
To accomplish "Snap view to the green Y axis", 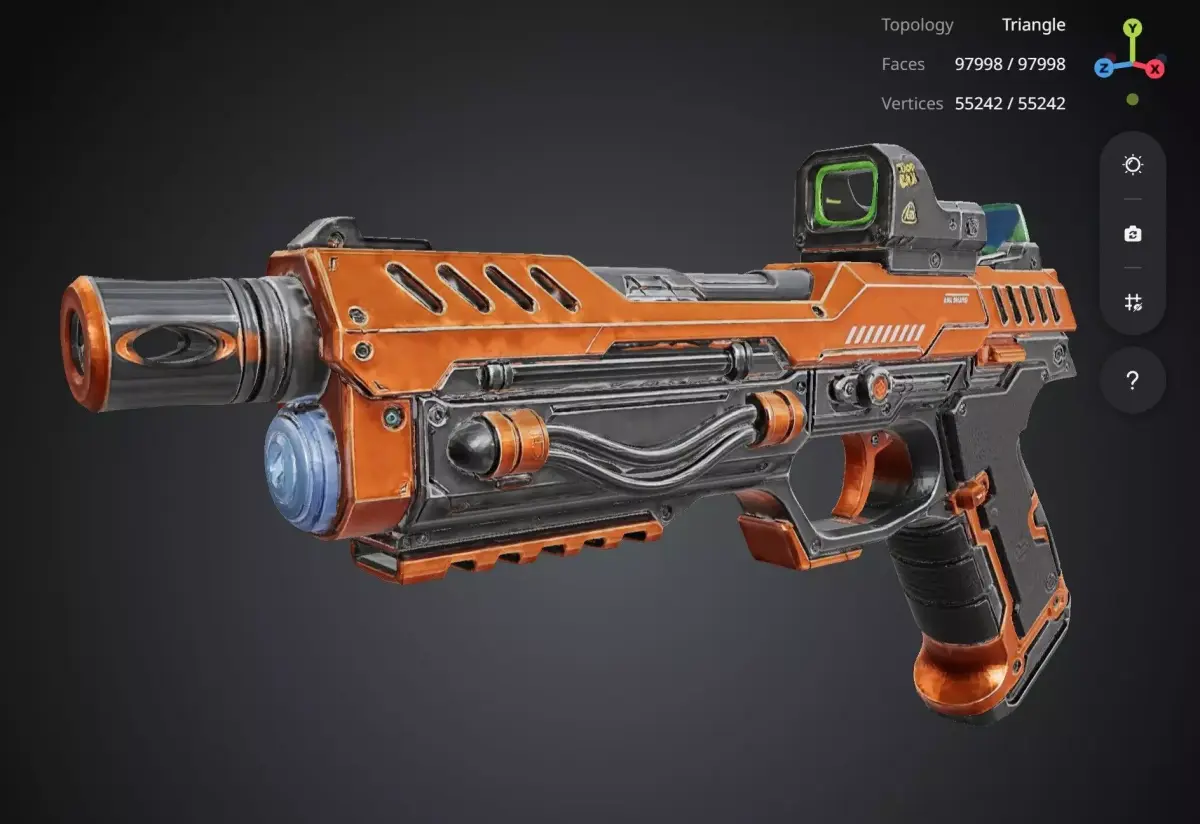I will click(1132, 28).
